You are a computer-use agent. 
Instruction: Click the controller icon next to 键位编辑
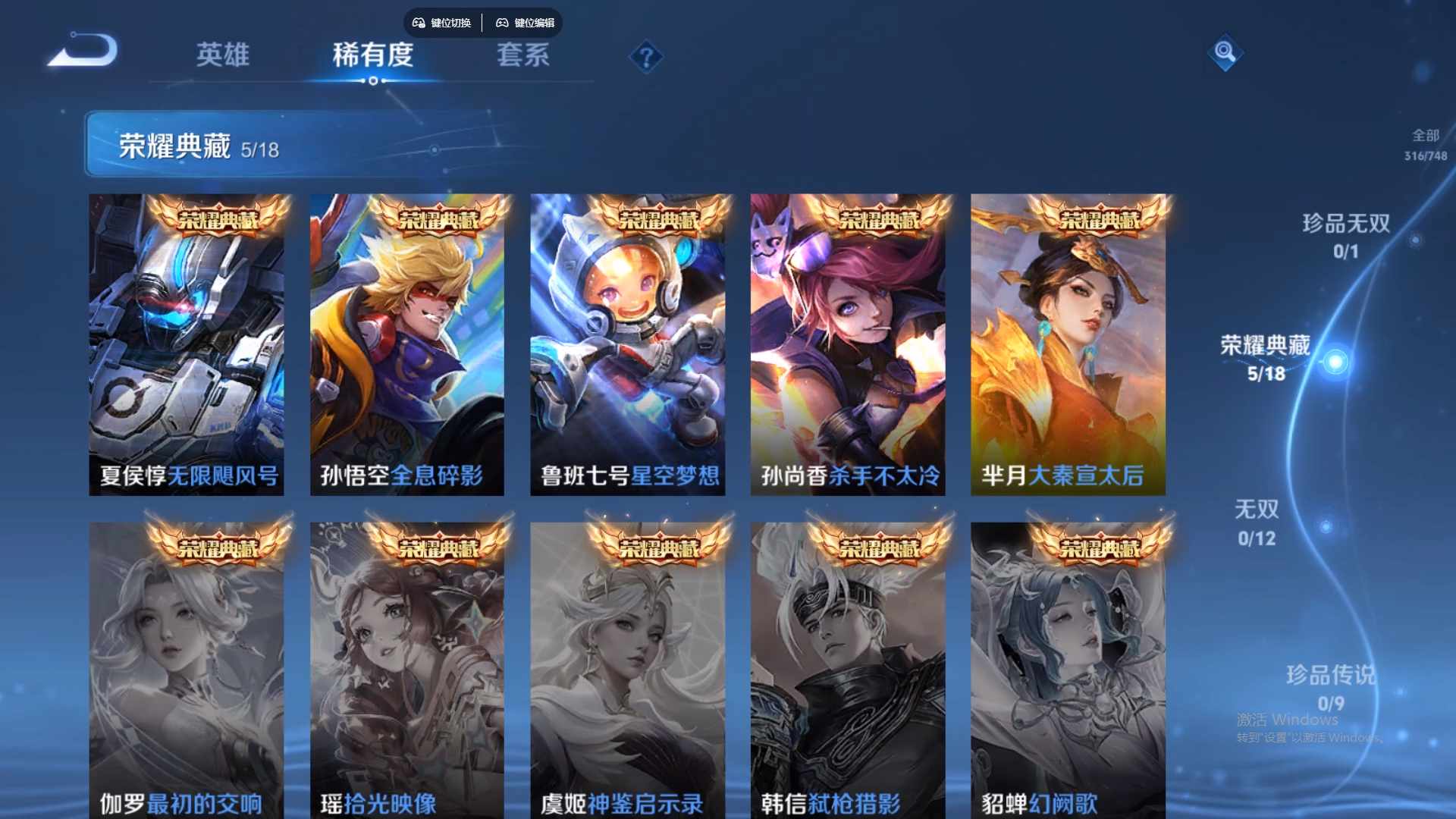(x=501, y=23)
